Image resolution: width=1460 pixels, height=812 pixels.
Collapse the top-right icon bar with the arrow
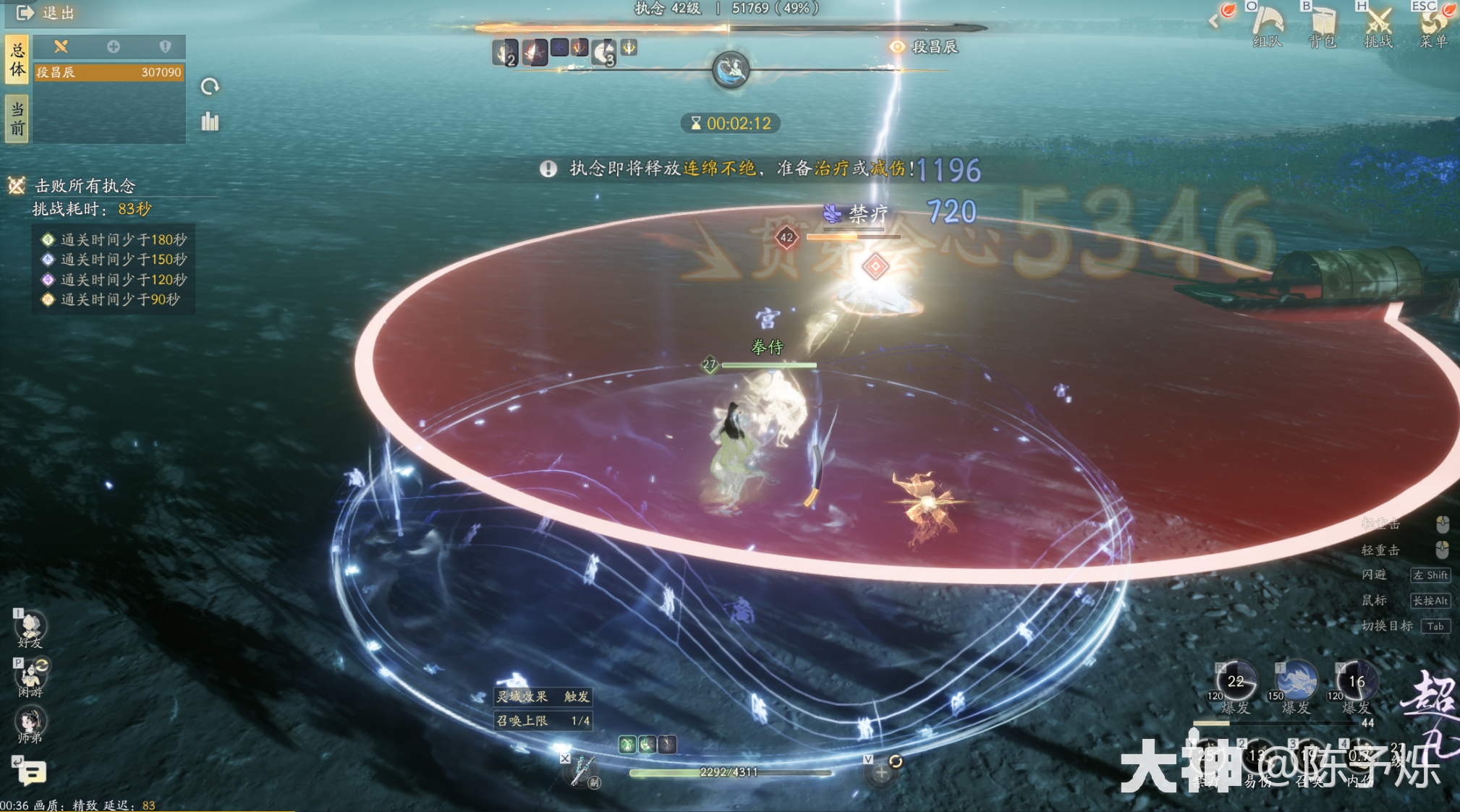1214,21
